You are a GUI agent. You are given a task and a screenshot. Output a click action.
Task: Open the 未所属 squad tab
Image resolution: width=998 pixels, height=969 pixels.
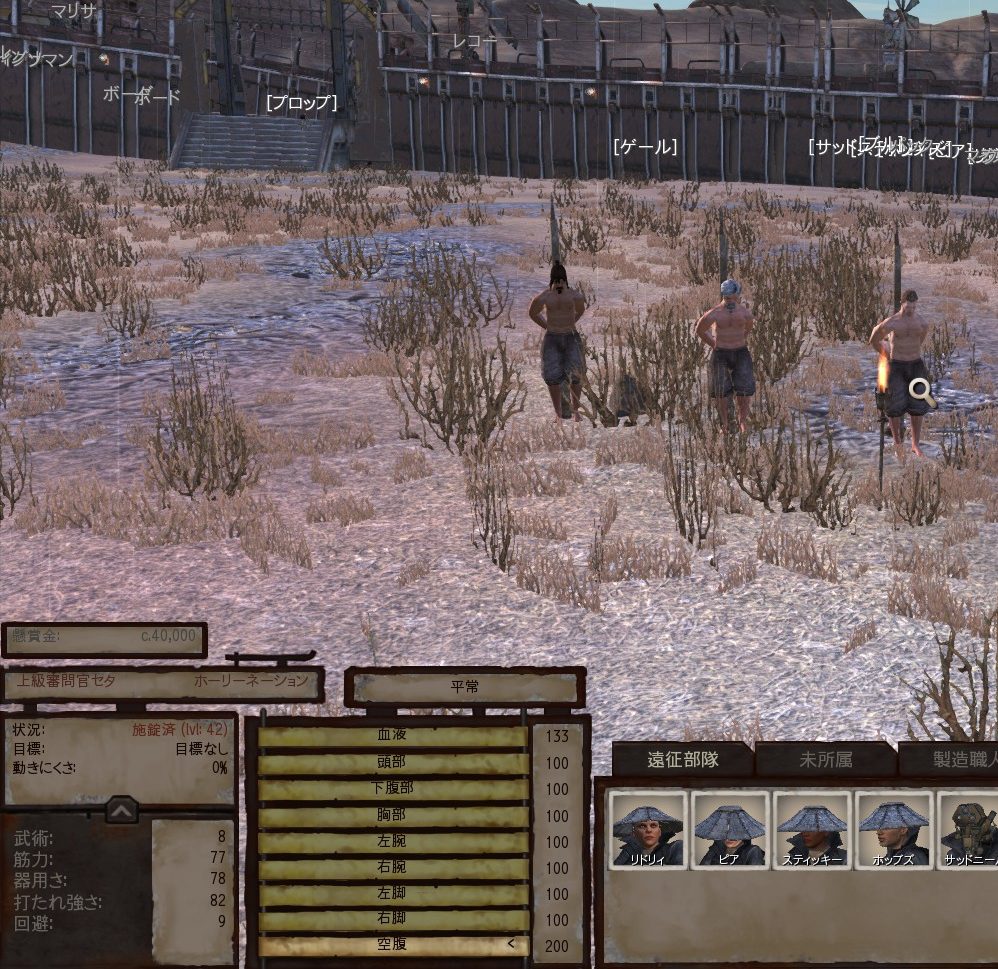(x=826, y=760)
